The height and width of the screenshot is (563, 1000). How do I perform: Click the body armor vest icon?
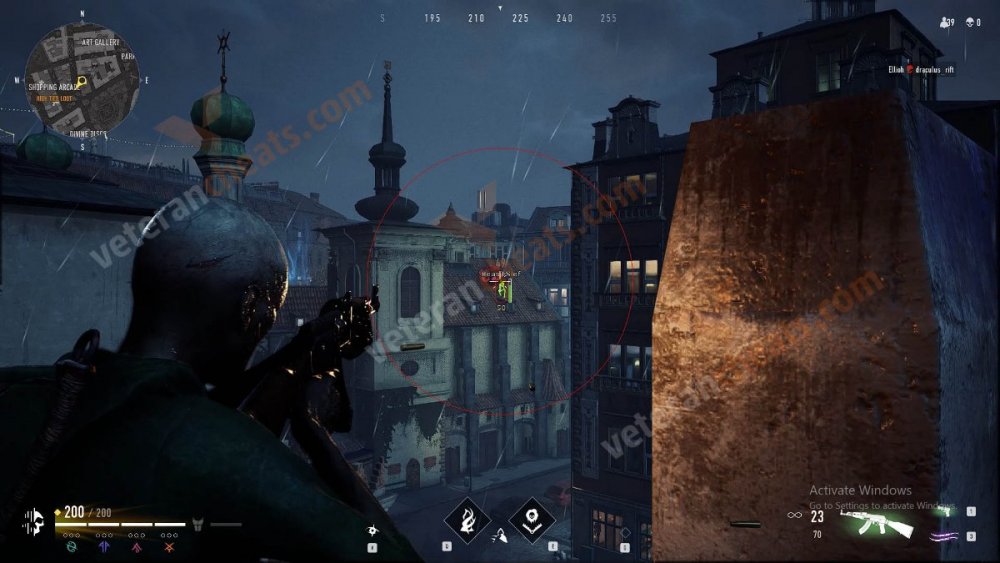[198, 523]
